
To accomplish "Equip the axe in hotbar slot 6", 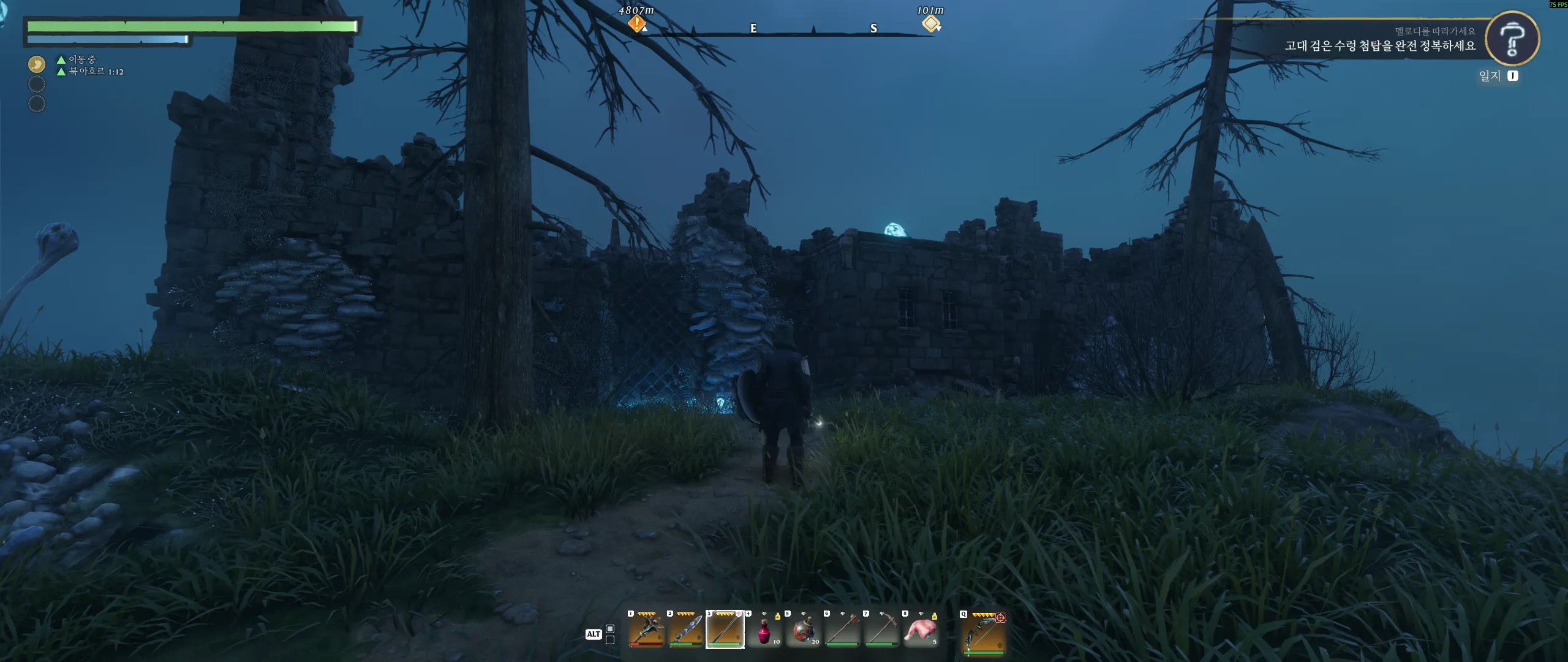I will tap(842, 630).
